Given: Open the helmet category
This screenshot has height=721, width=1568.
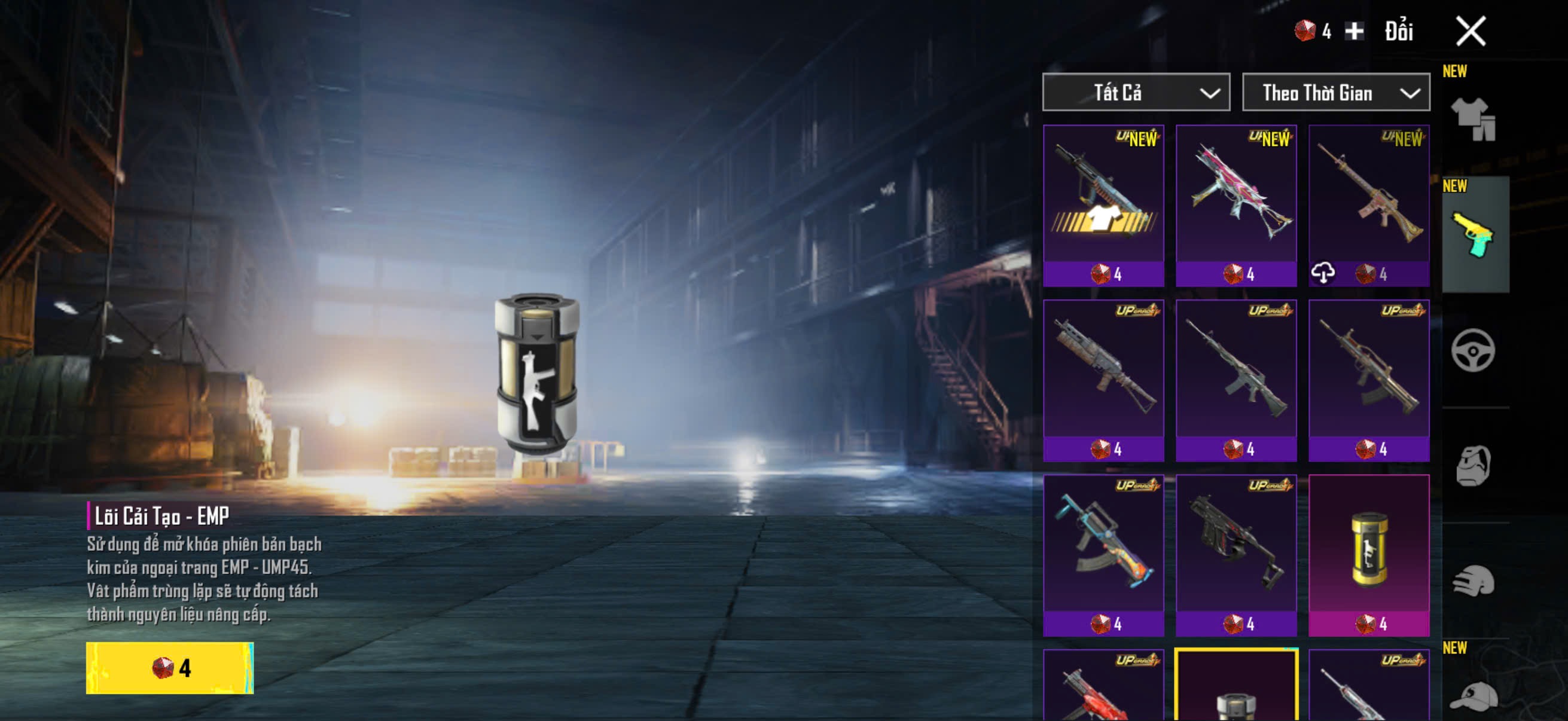Looking at the screenshot, I should (1473, 581).
